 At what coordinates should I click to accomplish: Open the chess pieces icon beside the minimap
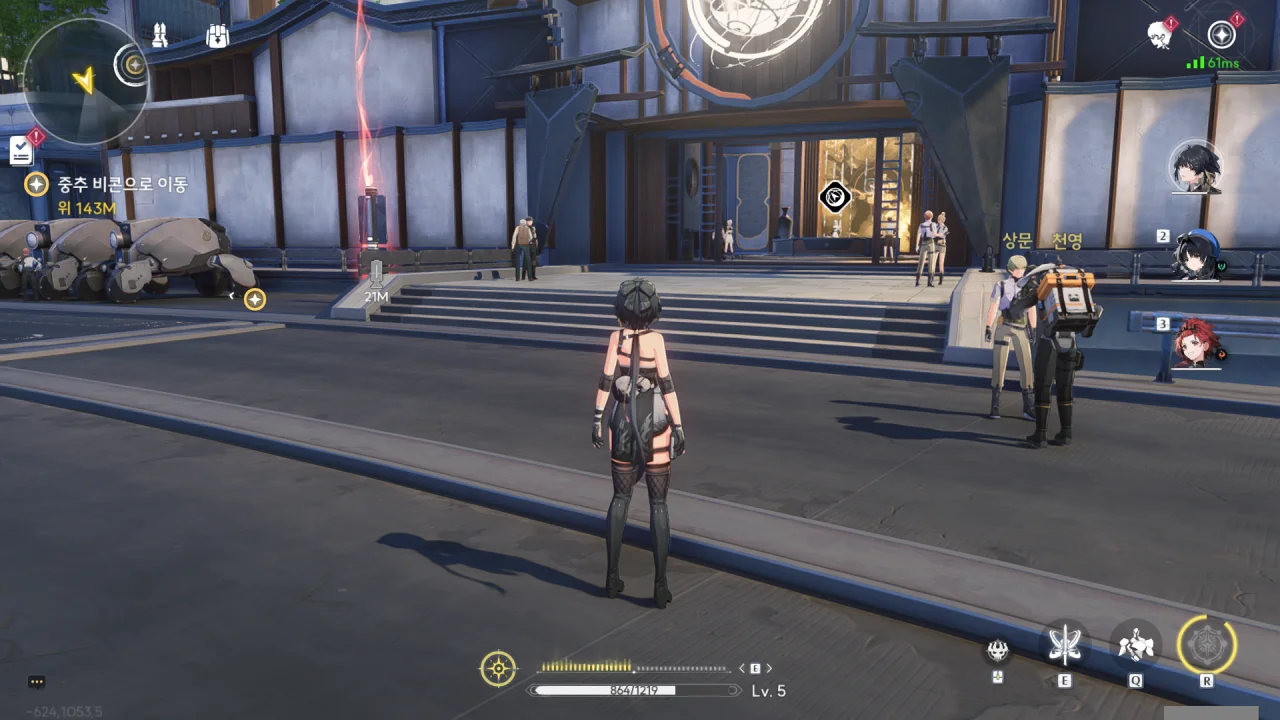click(159, 36)
